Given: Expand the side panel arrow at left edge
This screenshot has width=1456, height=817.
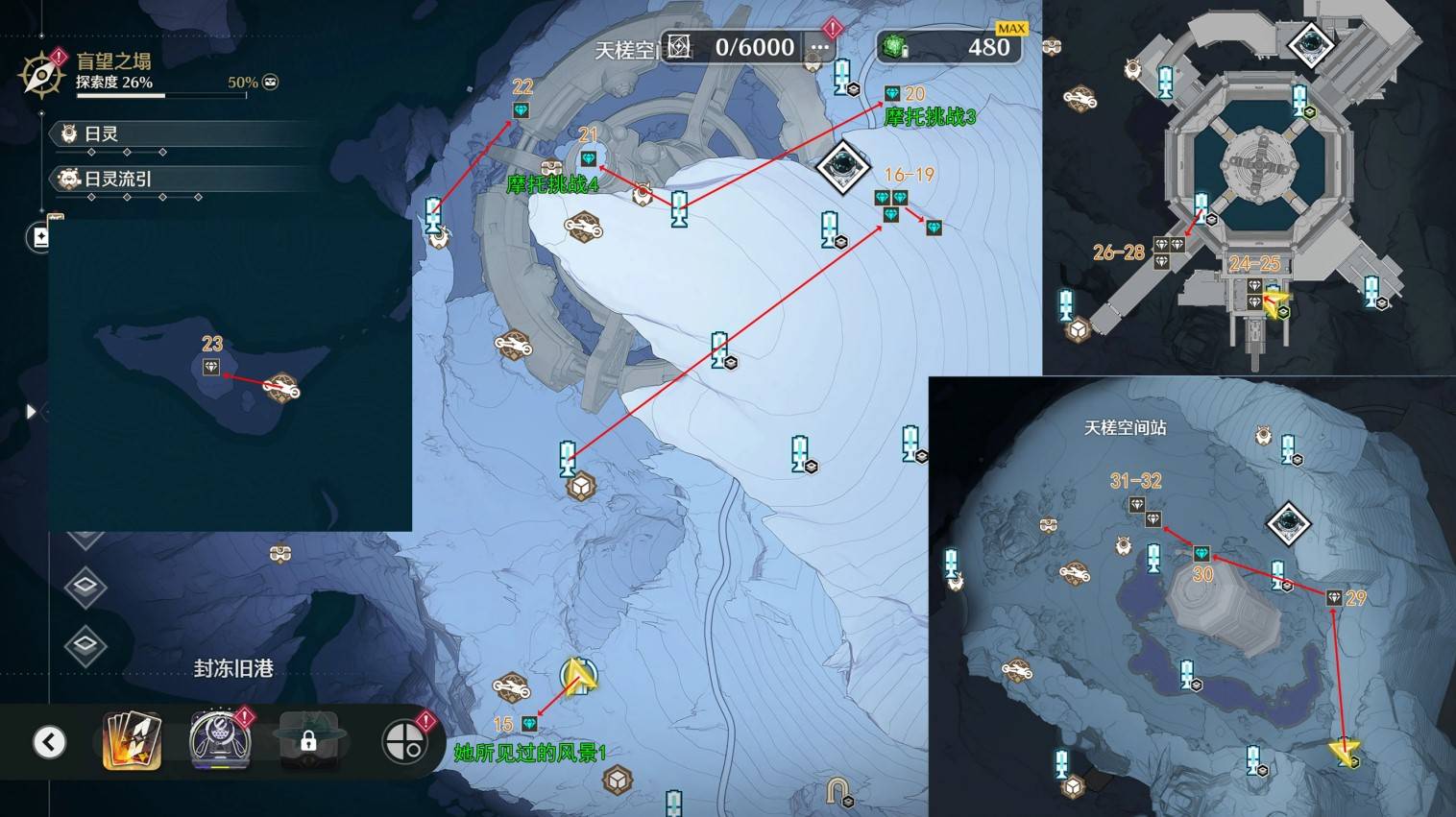Looking at the screenshot, I should click(x=31, y=412).
